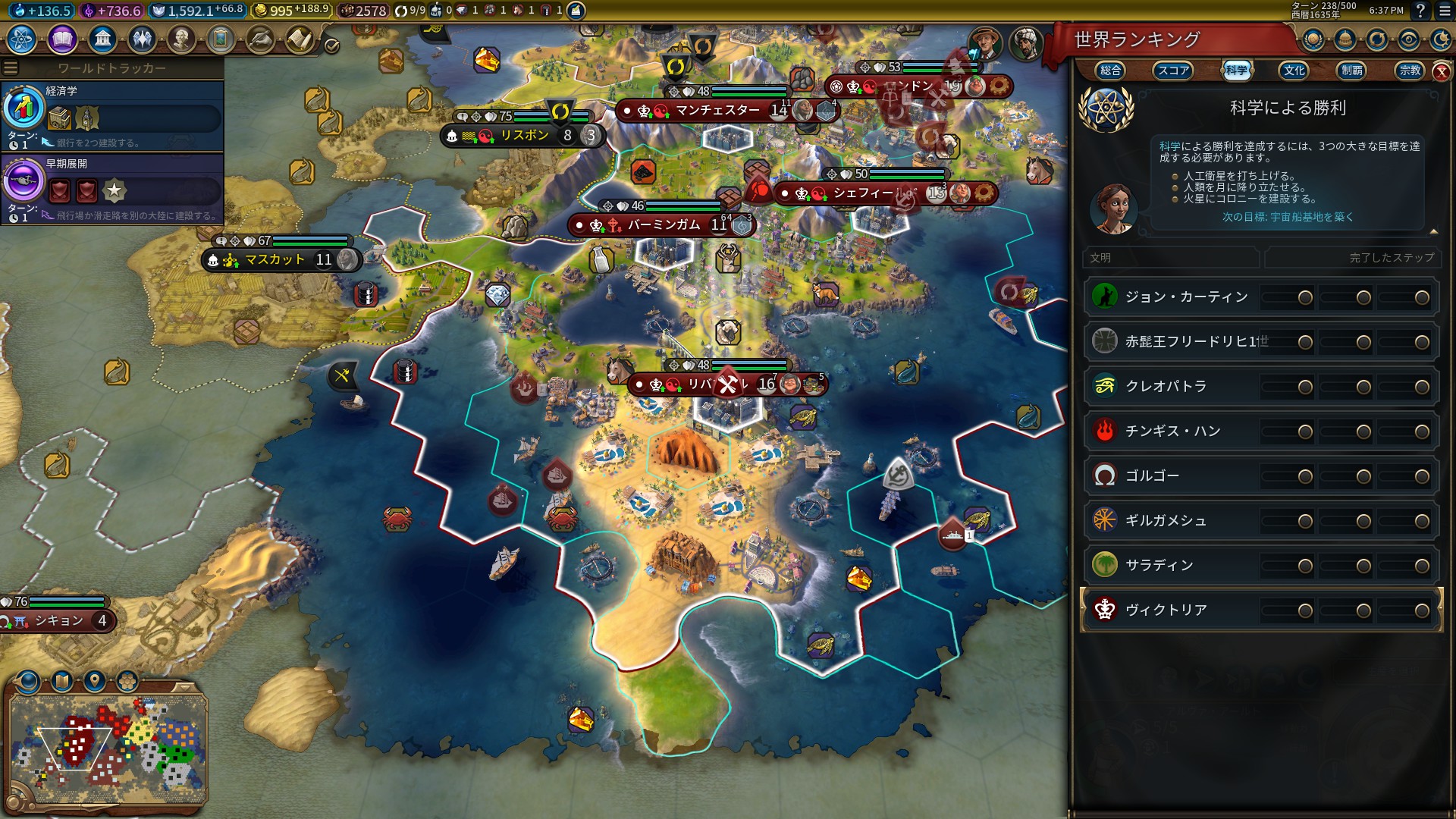
Task: Switch to the 総合 overall ranking tab
Action: tap(1110, 71)
